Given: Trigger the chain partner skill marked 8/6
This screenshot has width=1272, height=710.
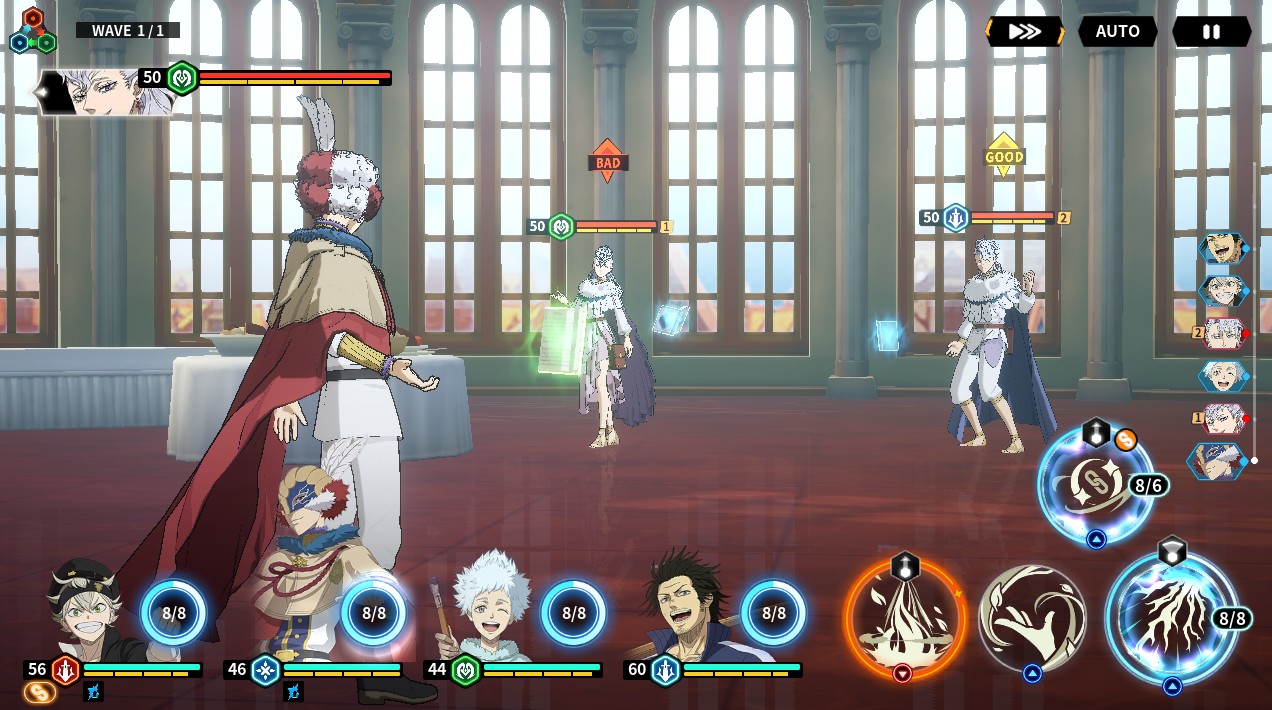Looking at the screenshot, I should pos(1095,485).
